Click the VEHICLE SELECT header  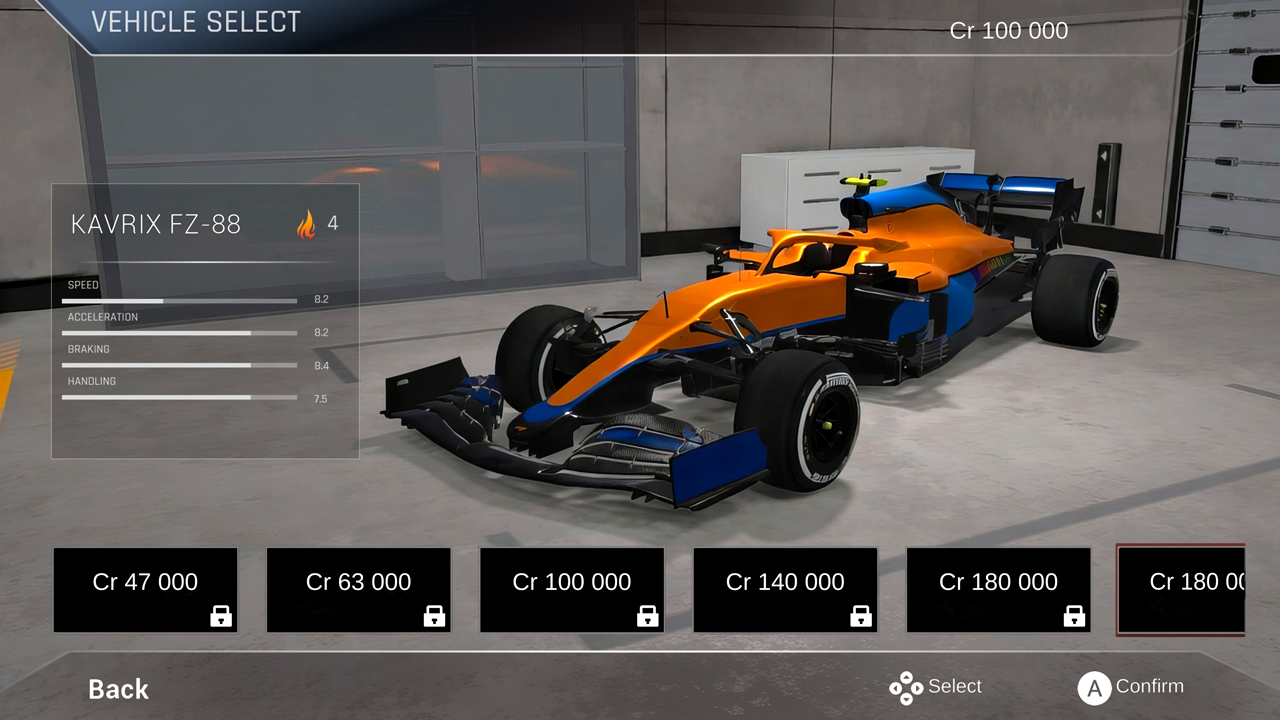(196, 21)
